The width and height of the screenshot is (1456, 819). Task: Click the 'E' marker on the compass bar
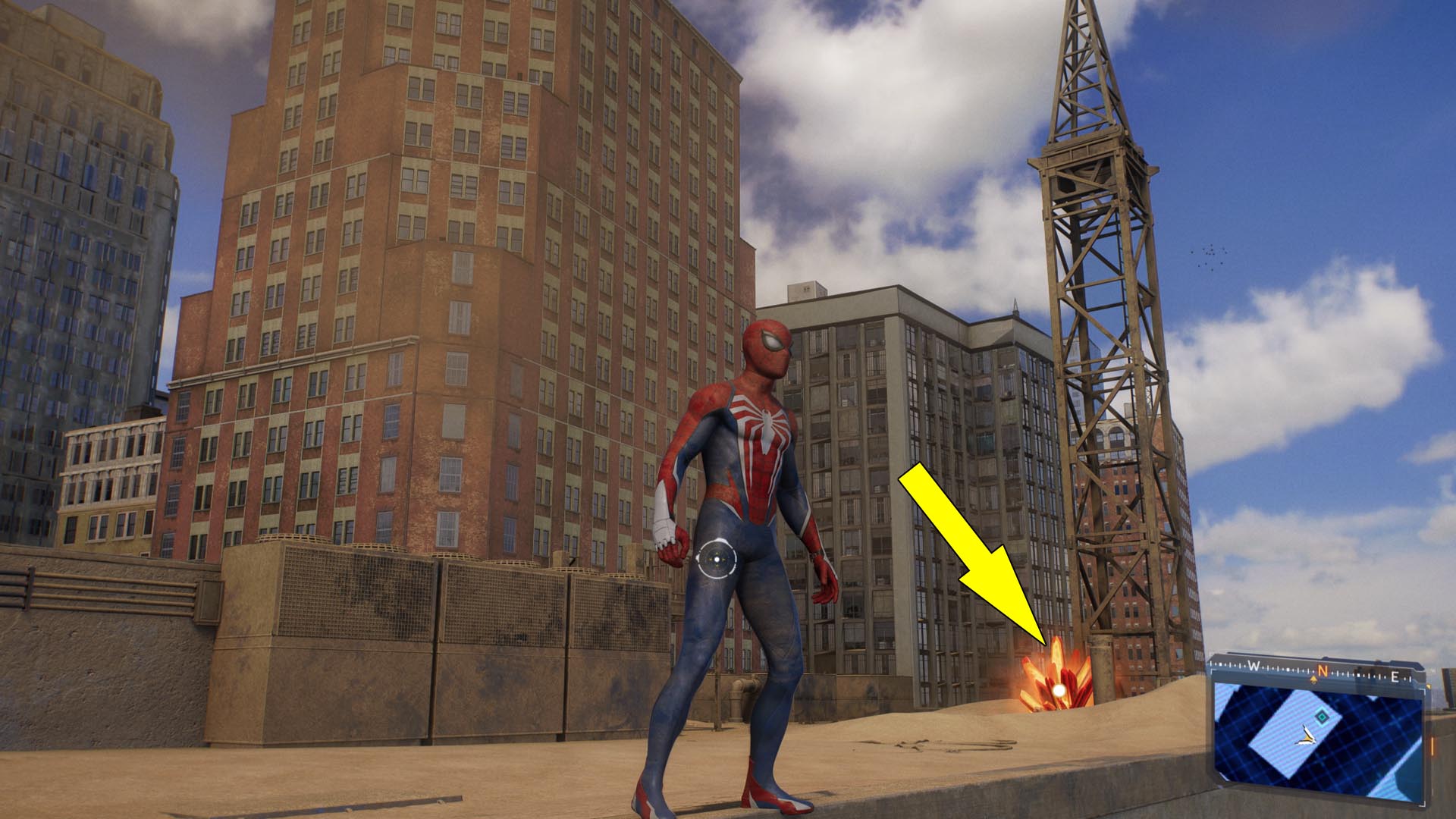pyautogui.click(x=1395, y=676)
